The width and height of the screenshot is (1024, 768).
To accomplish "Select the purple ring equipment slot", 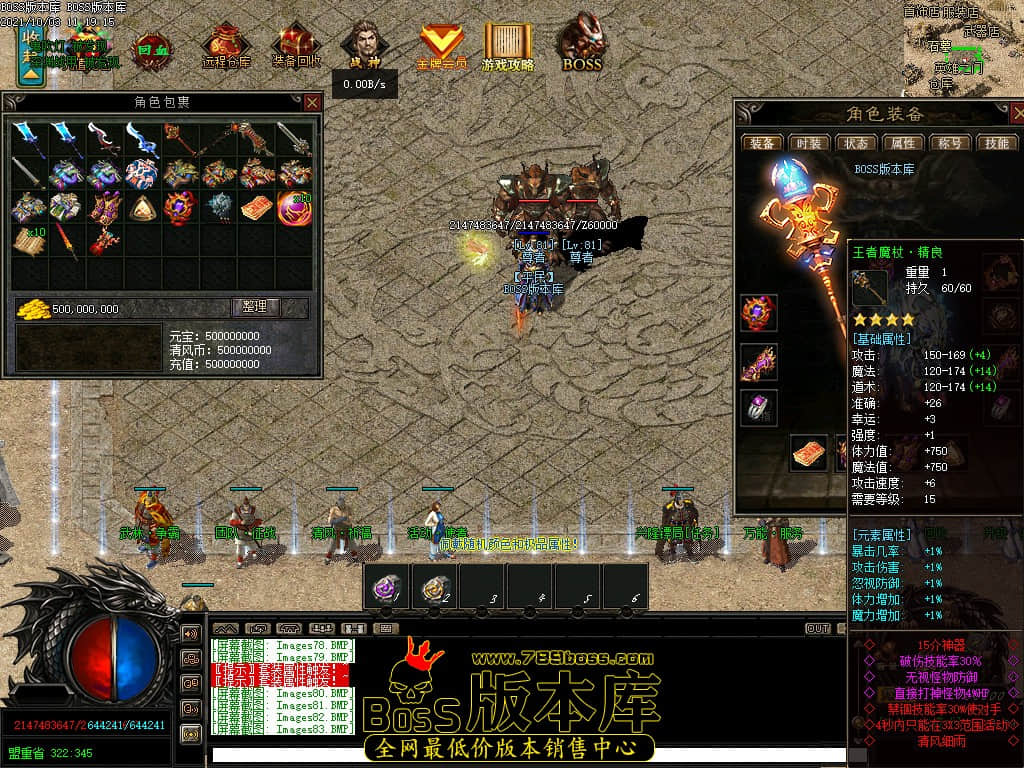I will pyautogui.click(x=759, y=409).
